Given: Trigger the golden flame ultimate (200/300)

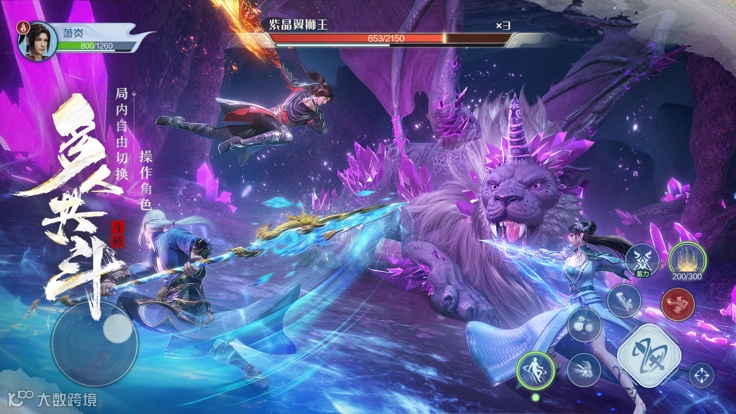Looking at the screenshot, I should (x=686, y=258).
